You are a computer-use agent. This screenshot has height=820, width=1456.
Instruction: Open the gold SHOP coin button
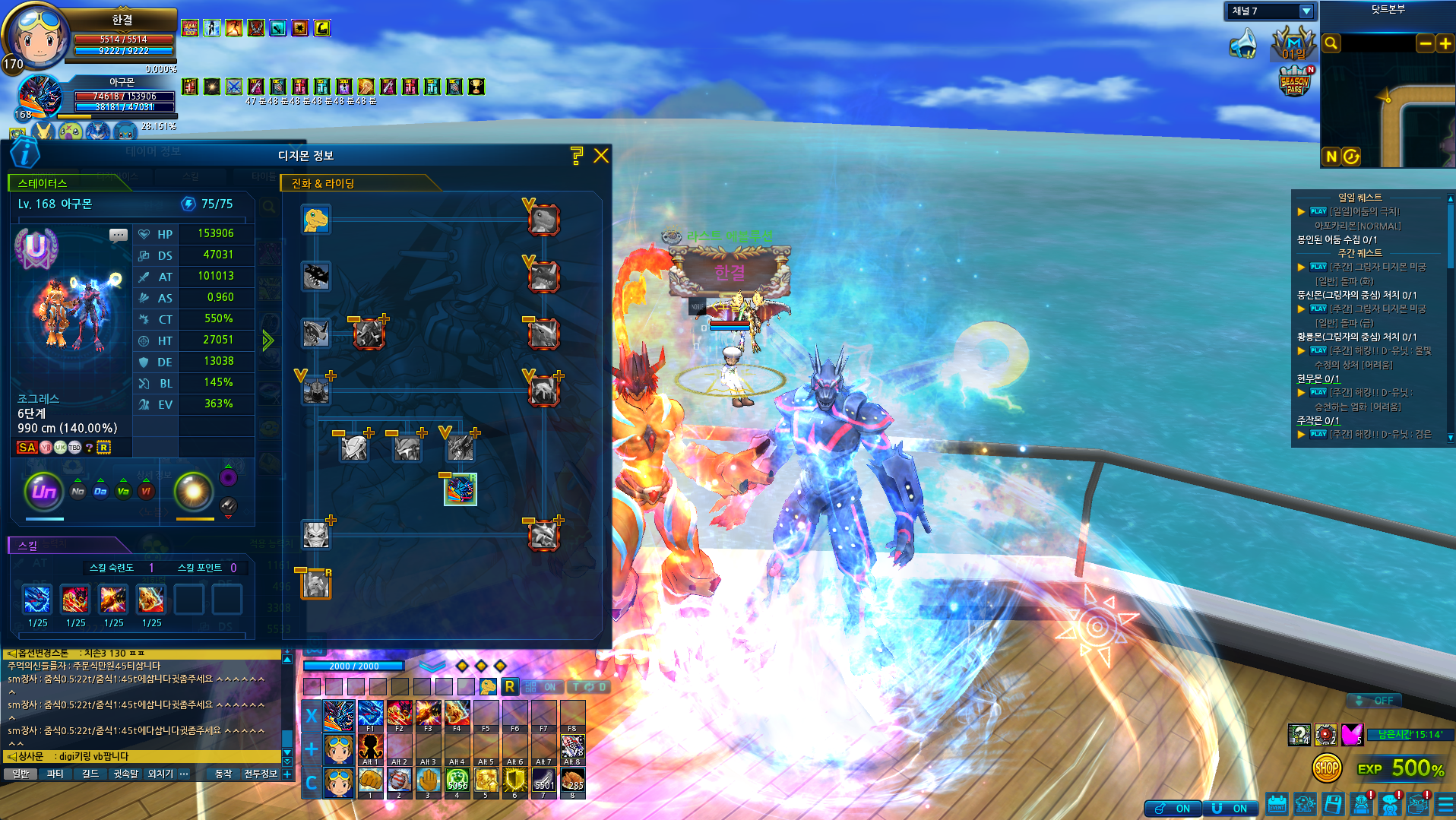1327,768
